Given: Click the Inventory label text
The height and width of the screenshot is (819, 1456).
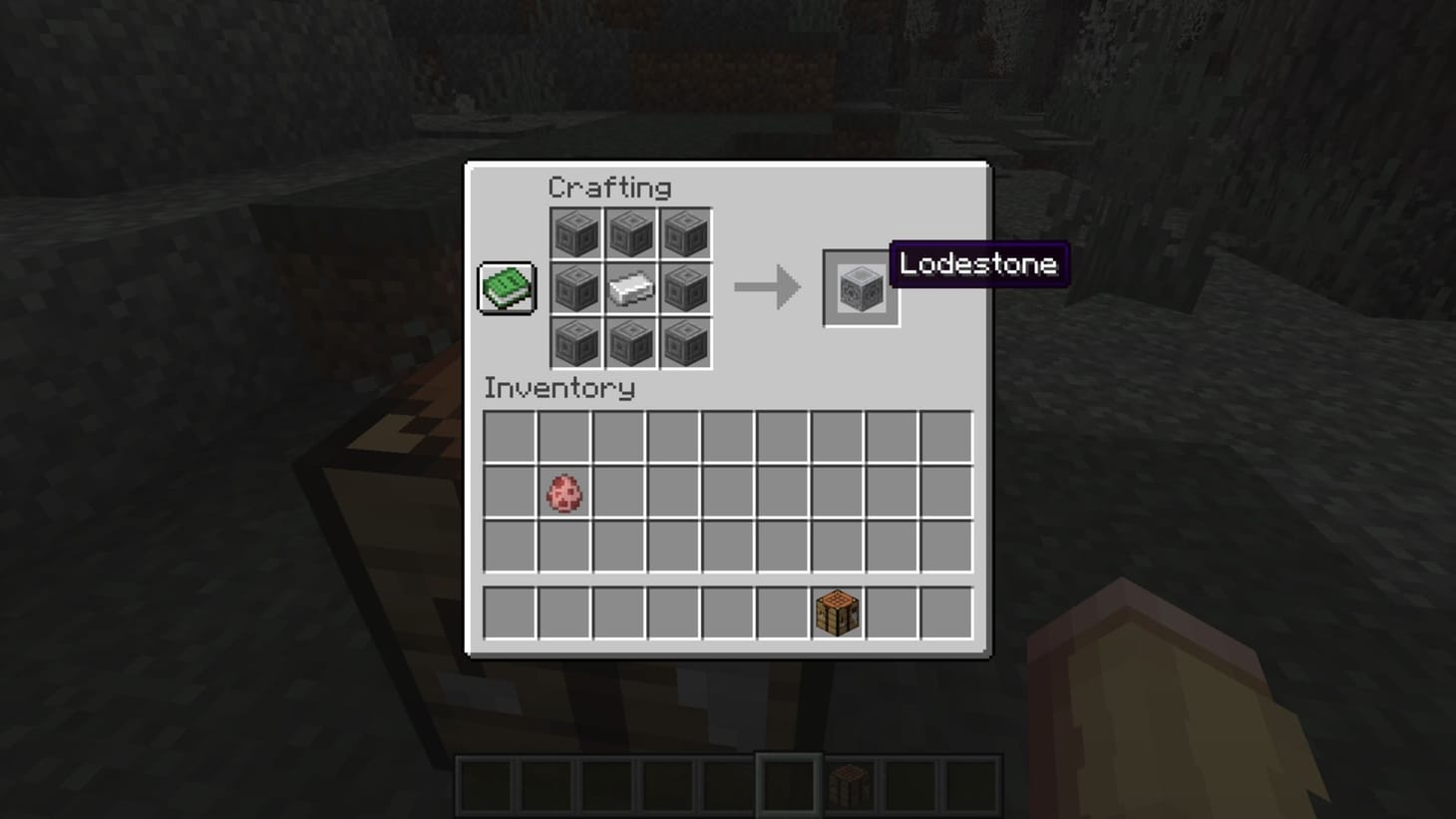Looking at the screenshot, I should pyautogui.click(x=558, y=389).
